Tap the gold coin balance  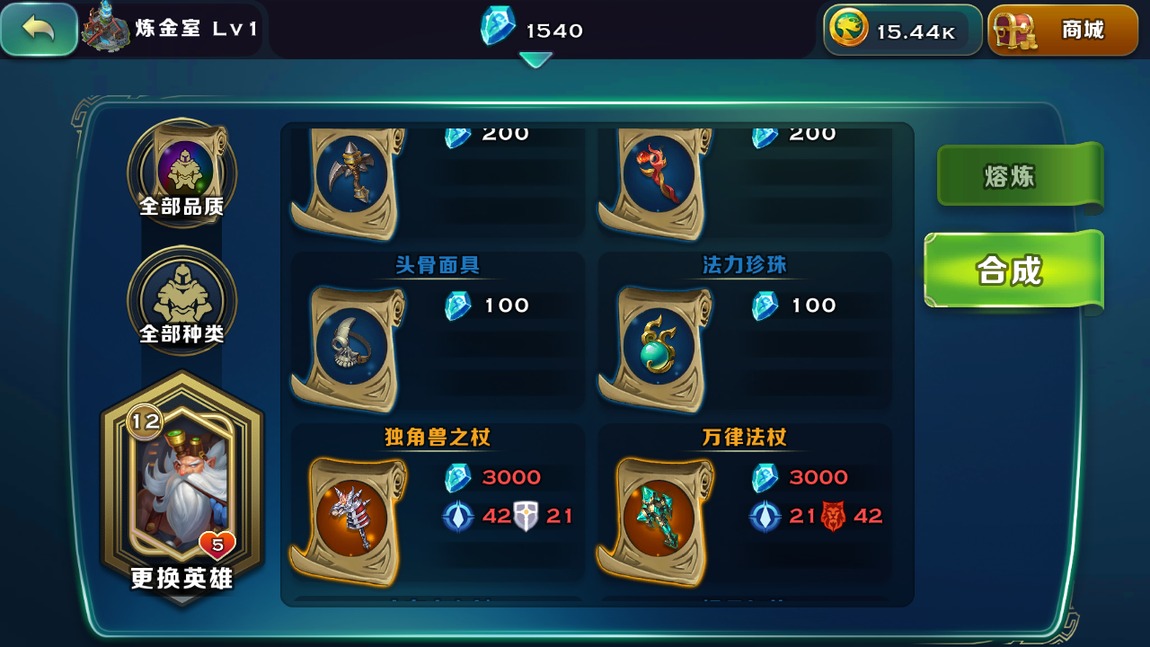[x=902, y=31]
